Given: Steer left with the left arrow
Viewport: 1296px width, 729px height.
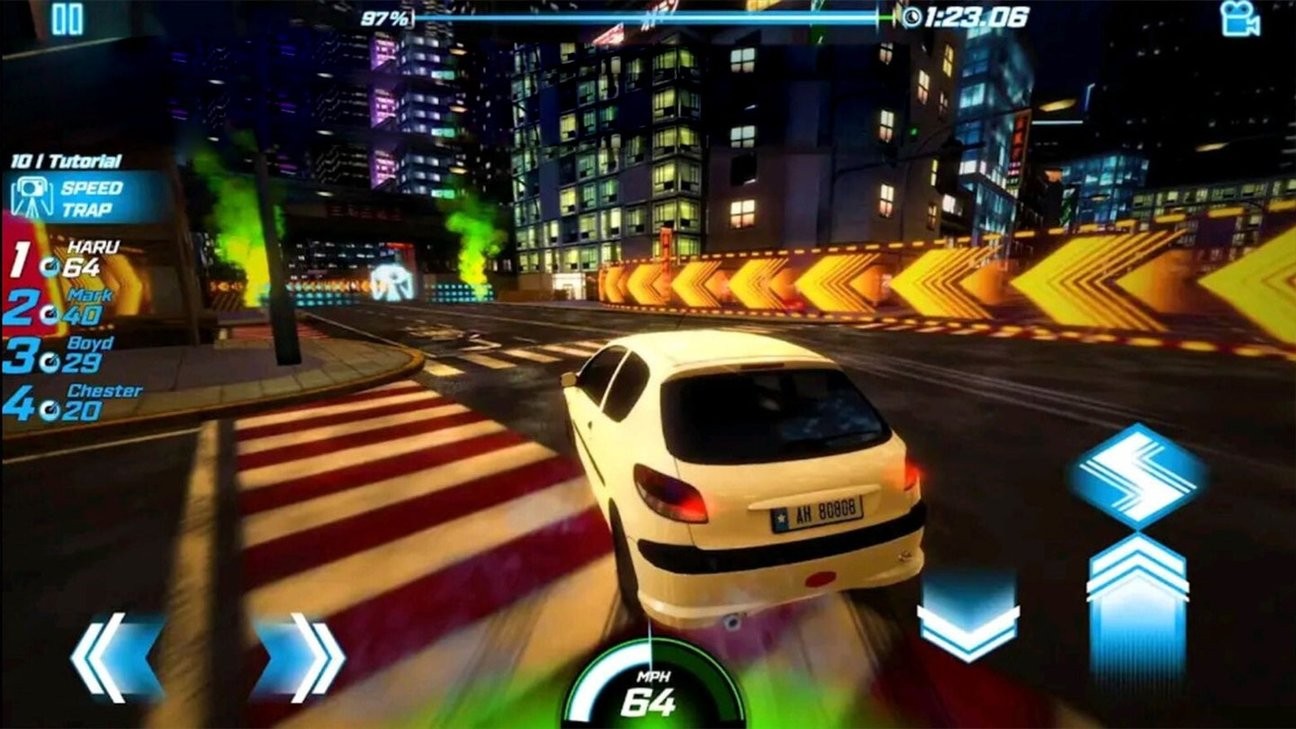Looking at the screenshot, I should click(x=115, y=657).
